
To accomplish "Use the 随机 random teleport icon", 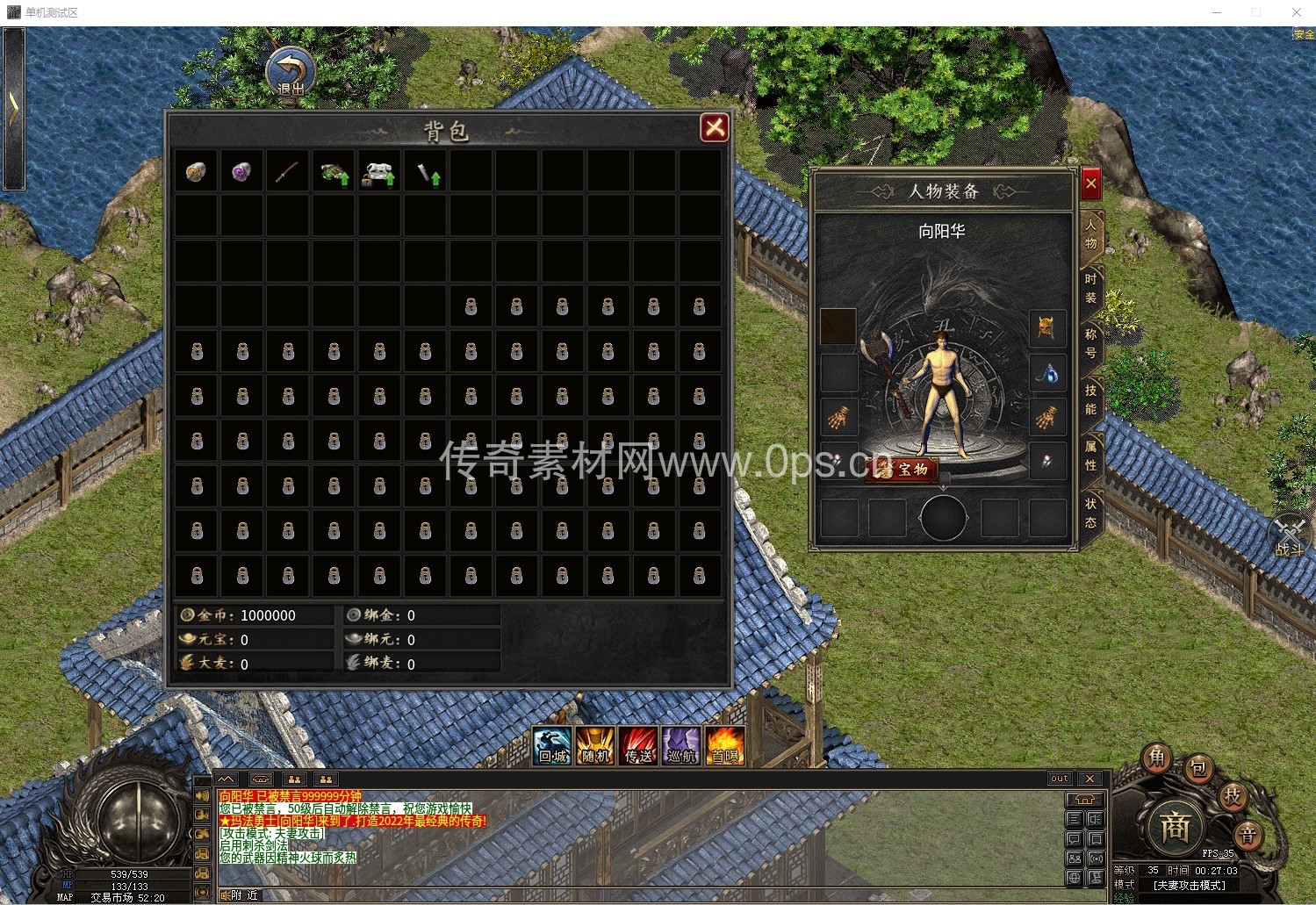I will (x=595, y=746).
